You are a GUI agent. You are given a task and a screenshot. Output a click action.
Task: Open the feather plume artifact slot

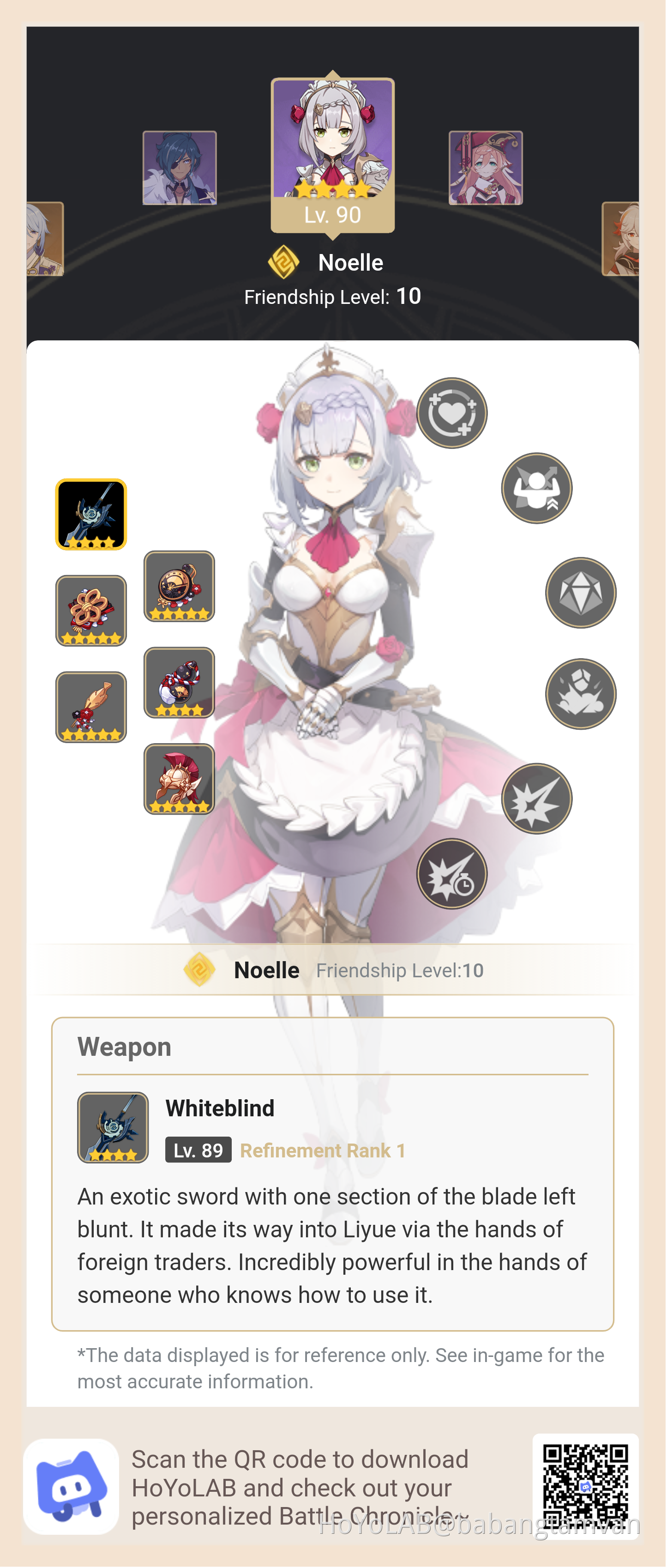pos(90,706)
